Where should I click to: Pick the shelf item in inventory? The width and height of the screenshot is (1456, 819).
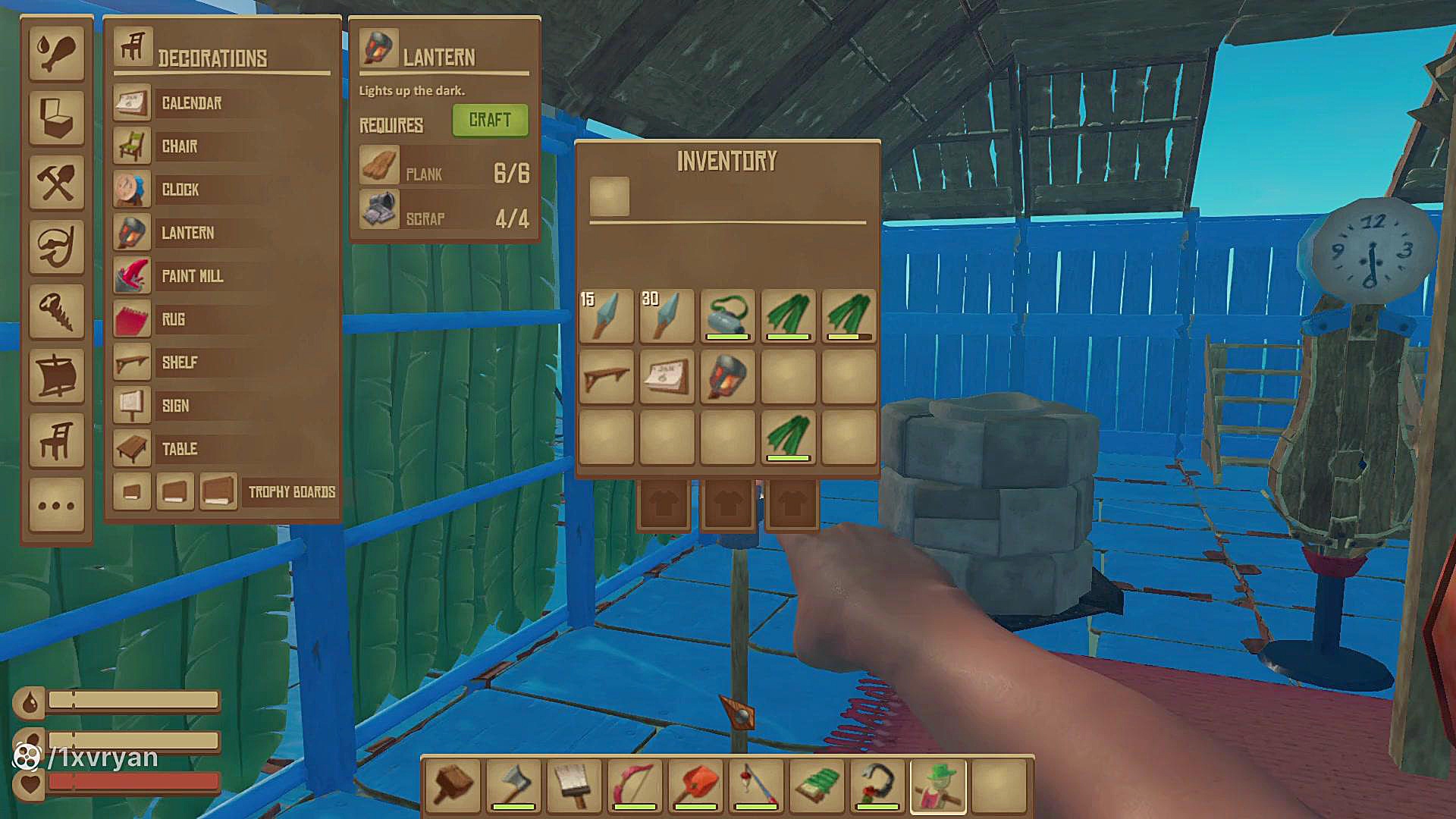[x=606, y=376]
